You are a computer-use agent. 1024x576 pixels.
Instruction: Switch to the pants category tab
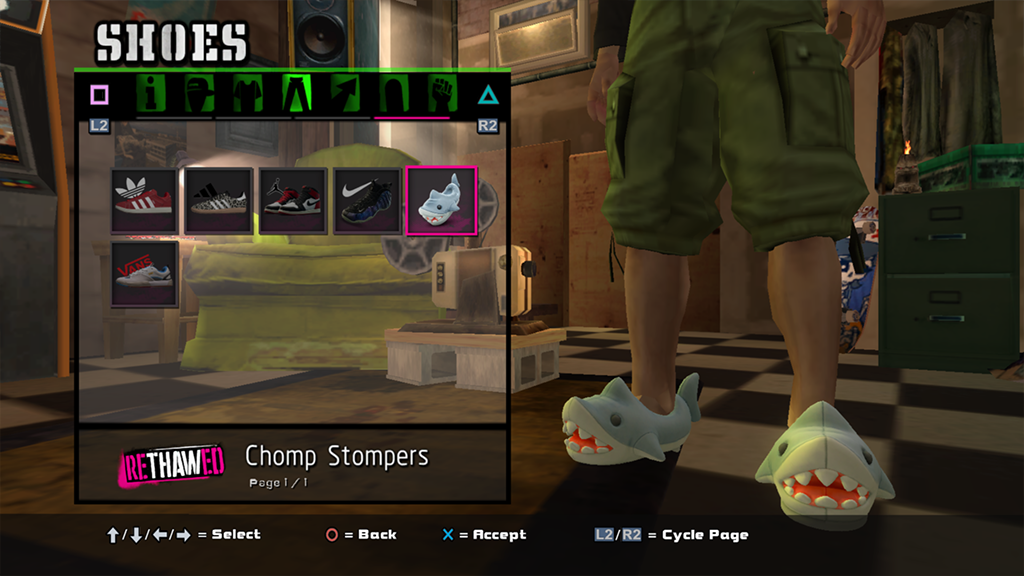tap(297, 94)
